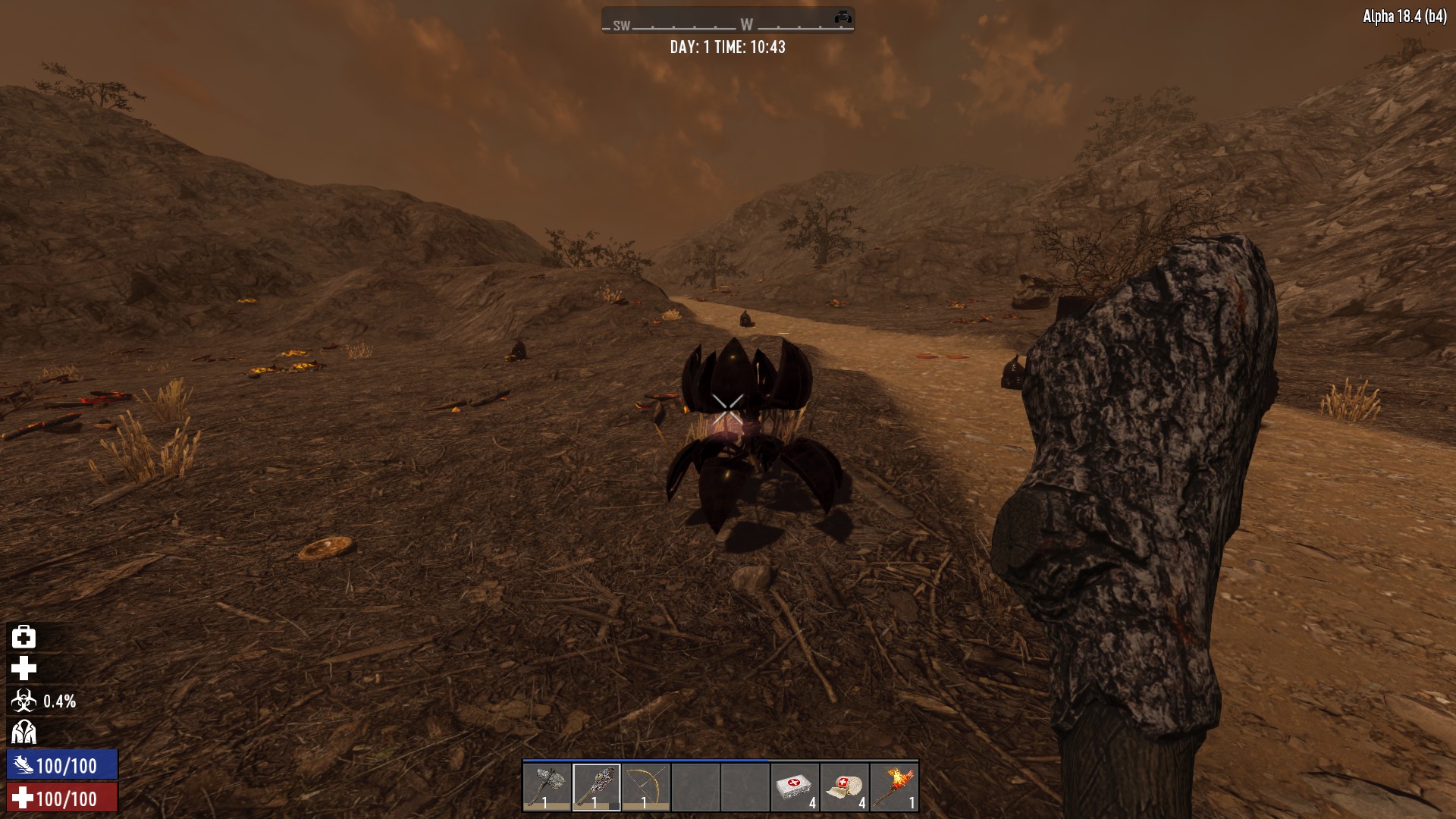Click the compass bar

click(728, 22)
